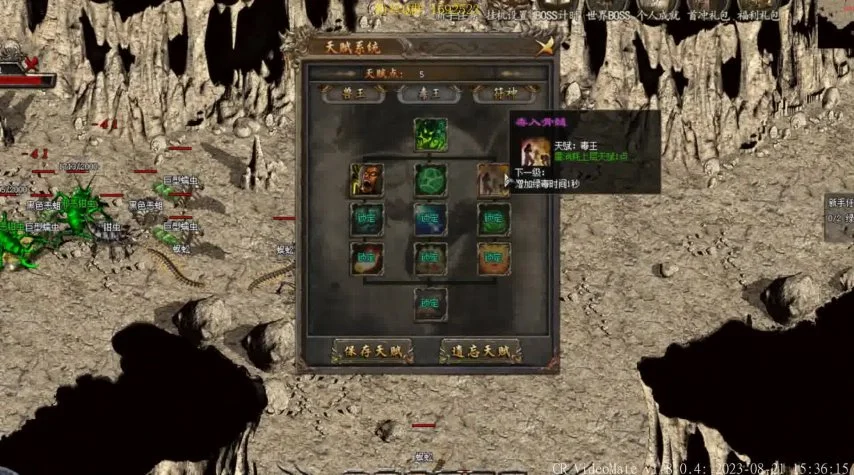The width and height of the screenshot is (854, 475).
Task: Close the 天赋系统 talent window
Action: click(x=544, y=46)
